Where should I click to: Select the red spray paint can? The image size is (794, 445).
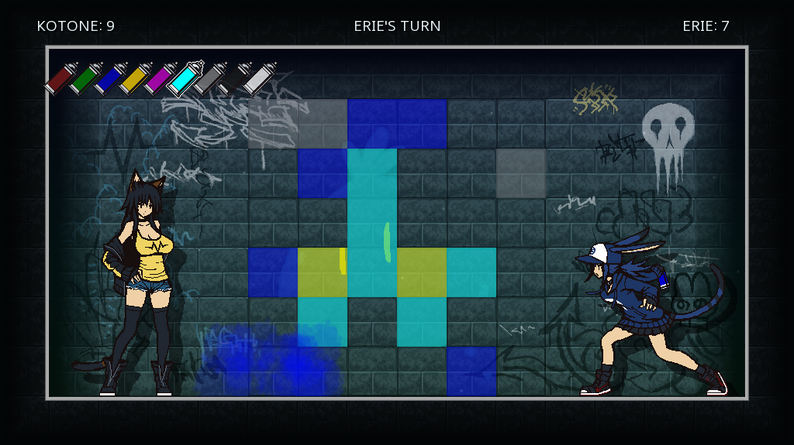(60, 78)
